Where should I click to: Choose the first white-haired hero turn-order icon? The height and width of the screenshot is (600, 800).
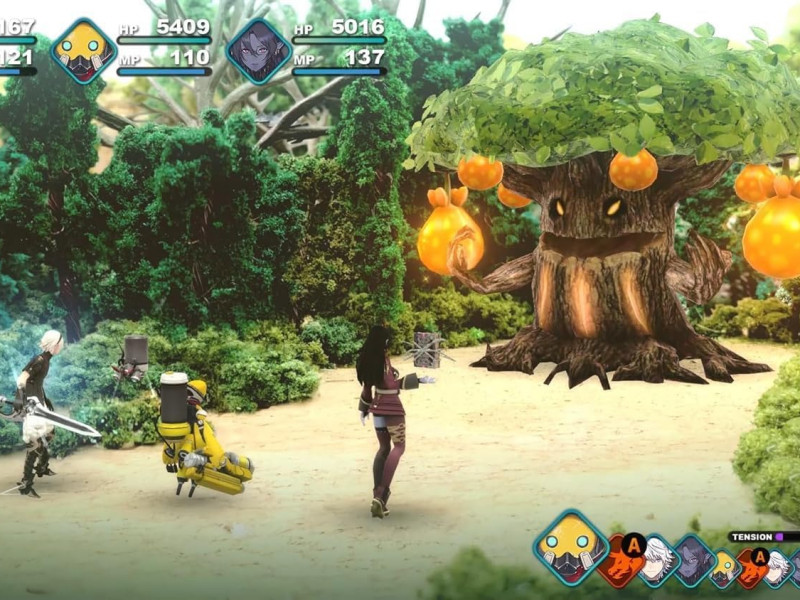[x=656, y=563]
